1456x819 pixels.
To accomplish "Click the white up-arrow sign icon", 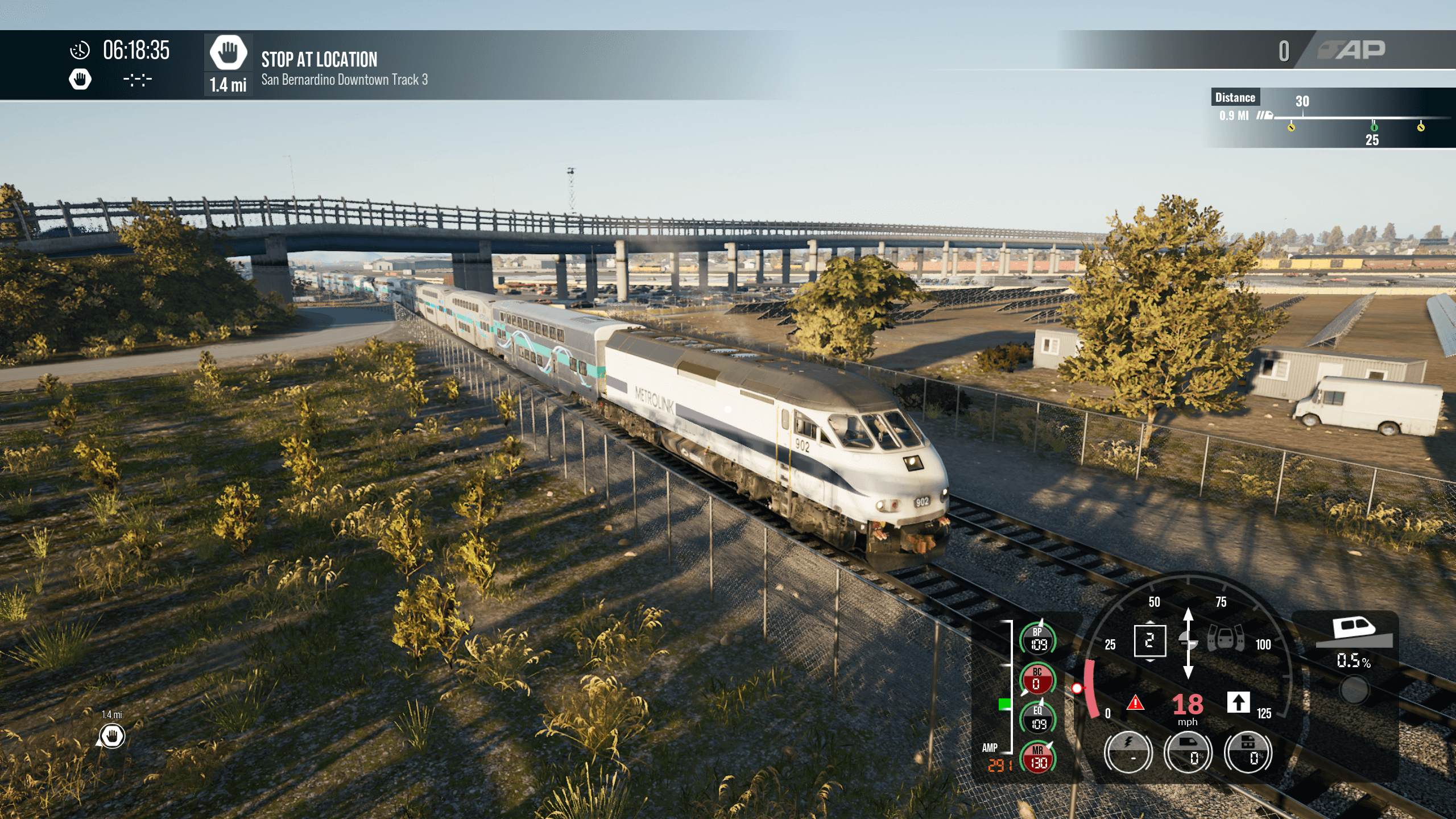I will click(1238, 702).
